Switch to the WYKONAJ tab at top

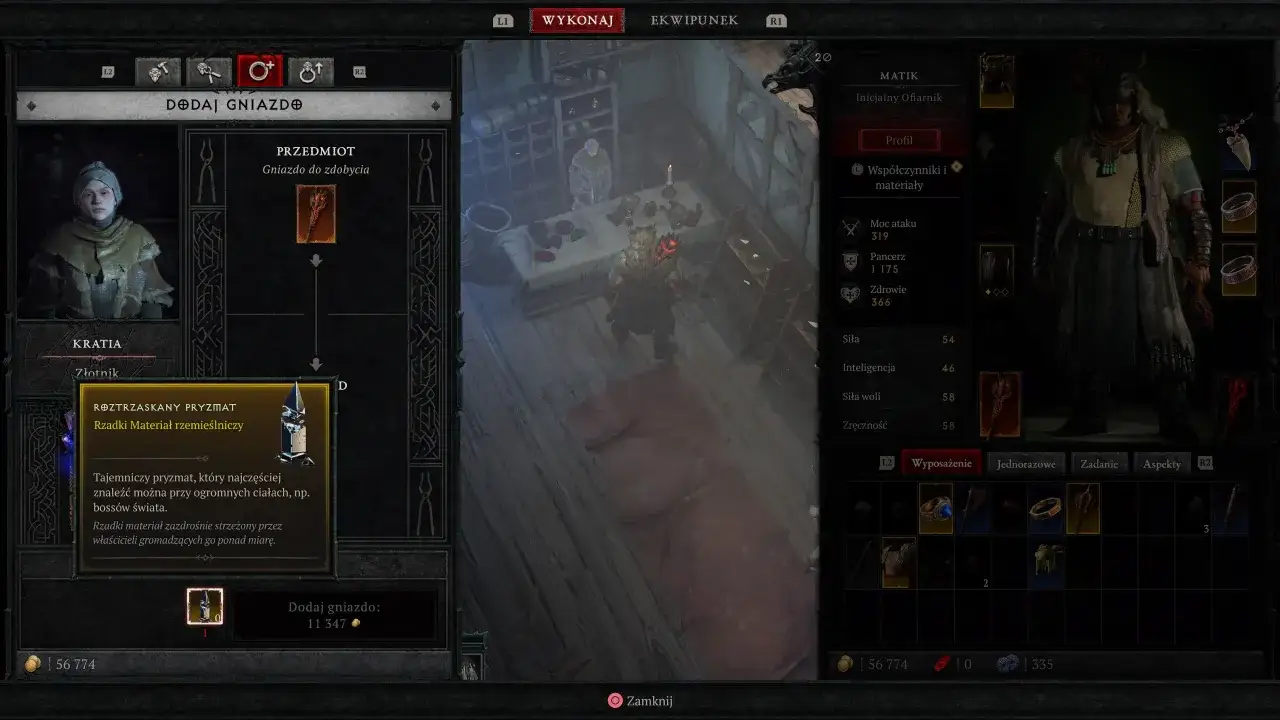pyautogui.click(x=577, y=19)
